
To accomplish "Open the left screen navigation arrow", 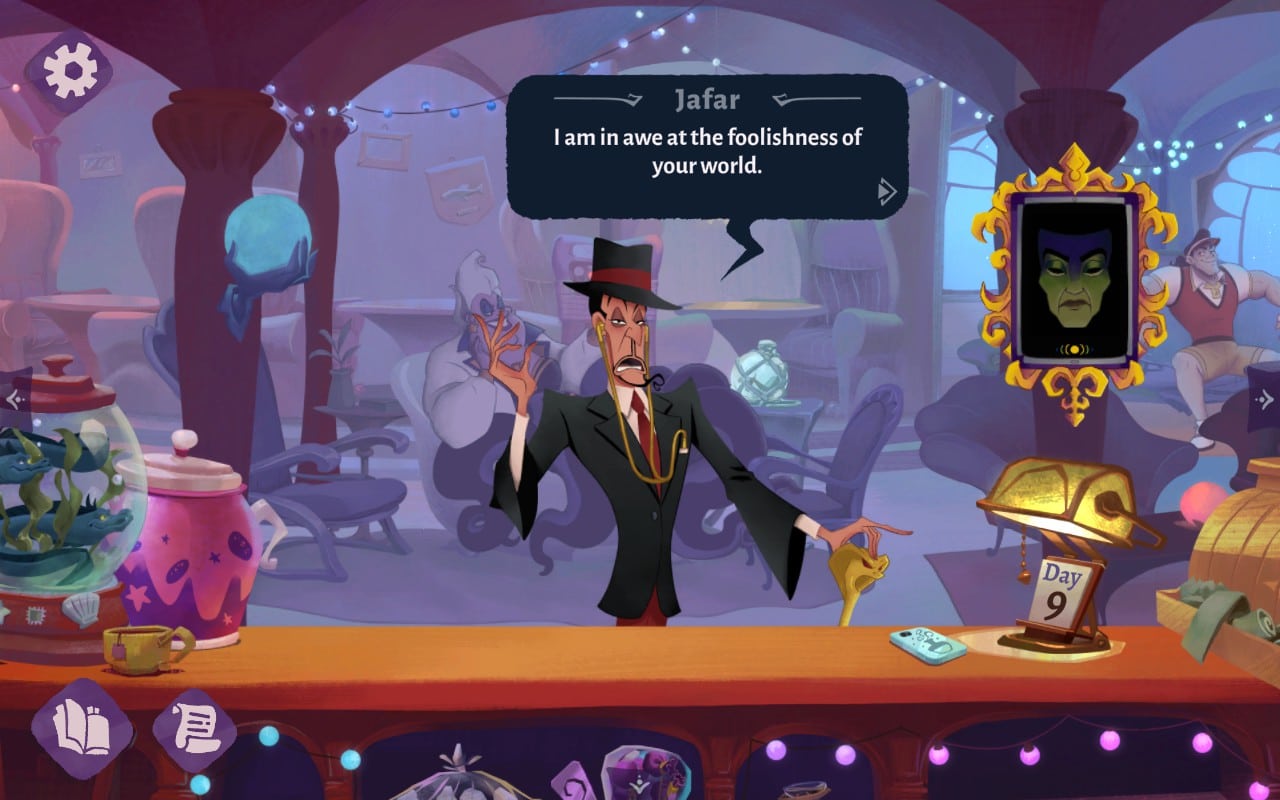I will tap(12, 398).
